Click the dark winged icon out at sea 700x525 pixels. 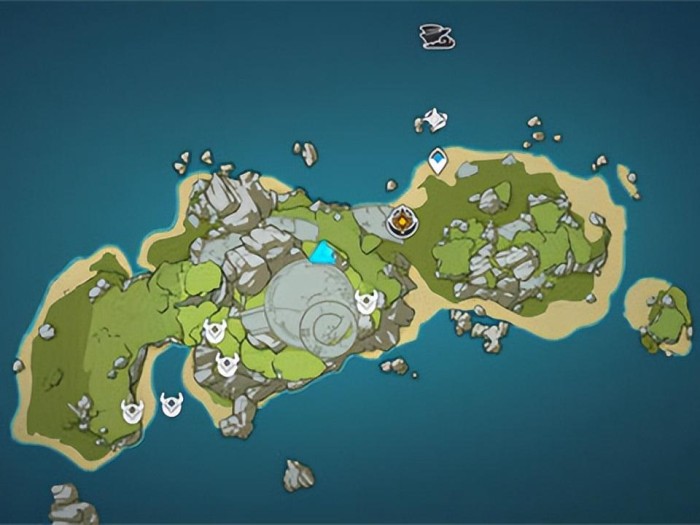436,36
